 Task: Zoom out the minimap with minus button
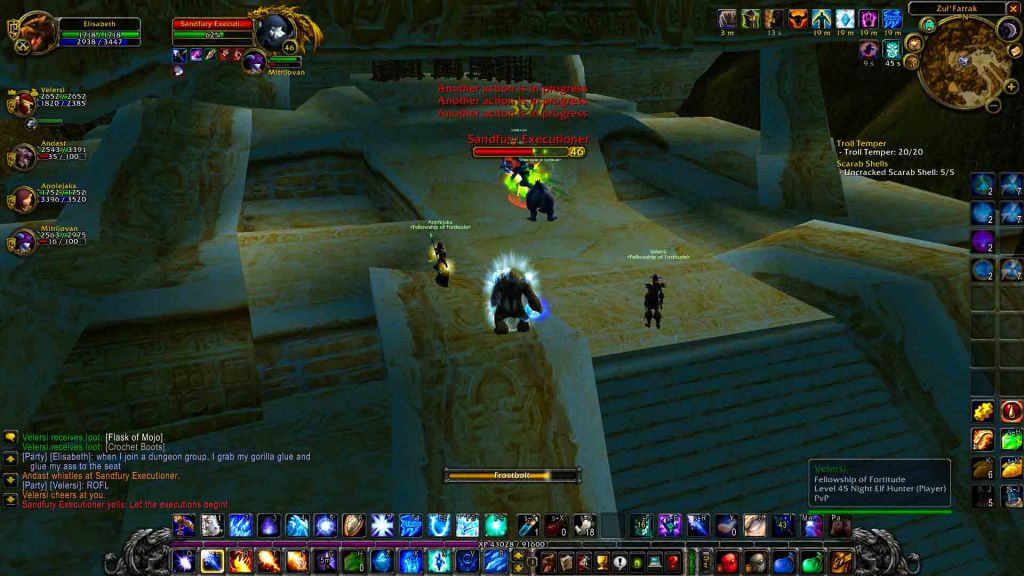click(992, 103)
